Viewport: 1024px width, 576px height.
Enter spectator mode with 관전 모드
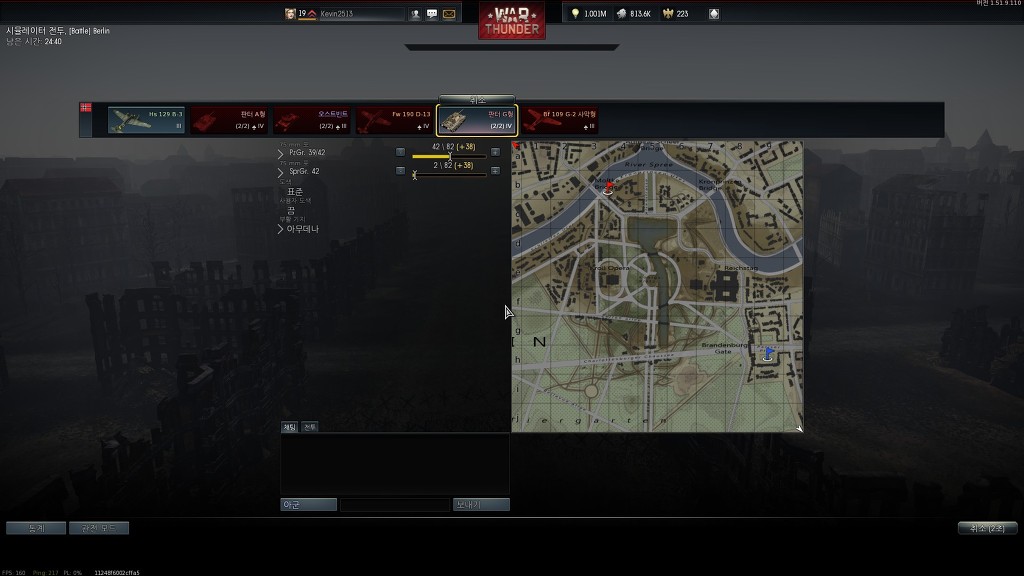click(98, 528)
